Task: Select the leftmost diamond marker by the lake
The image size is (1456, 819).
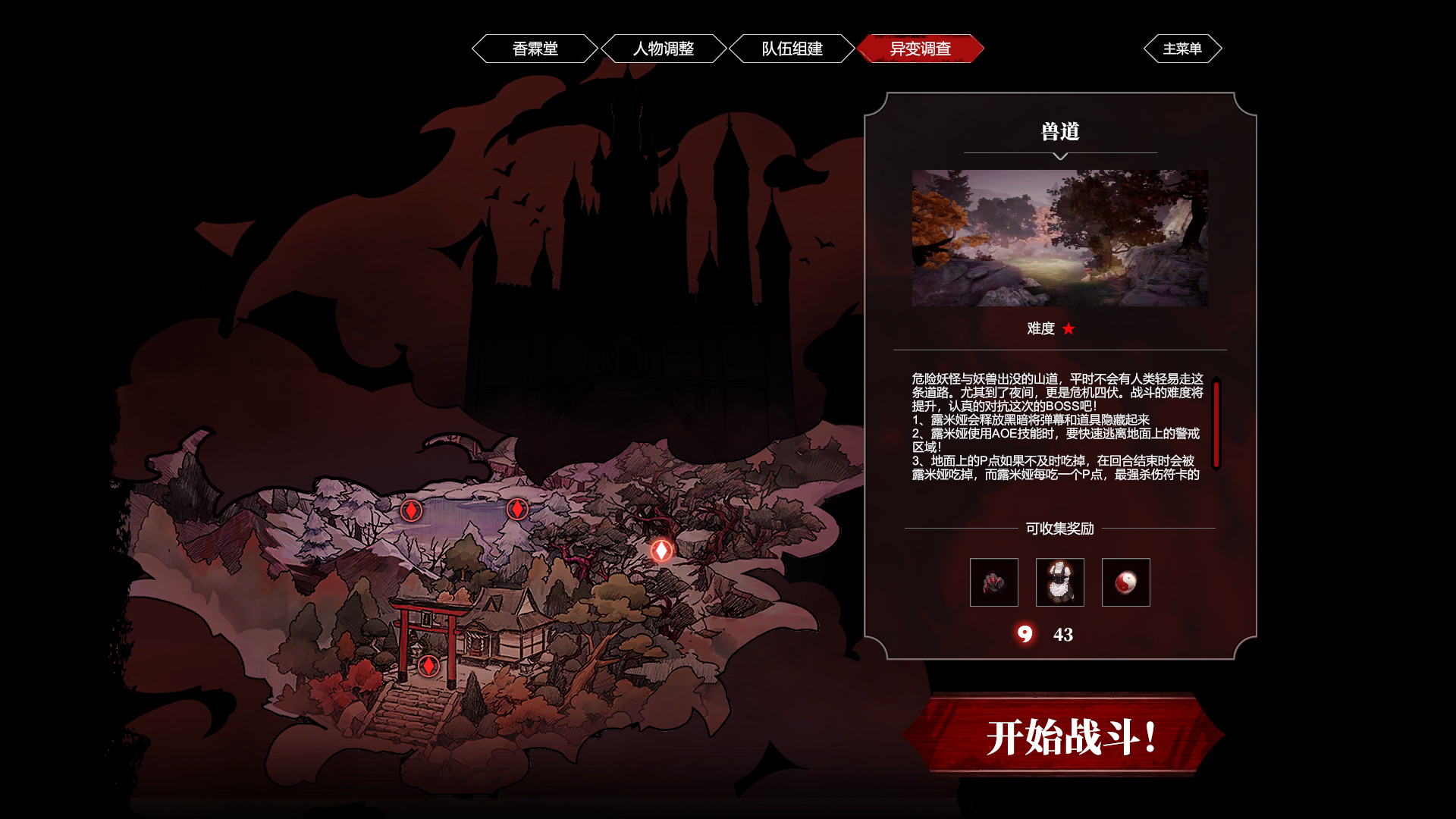Action: click(411, 512)
